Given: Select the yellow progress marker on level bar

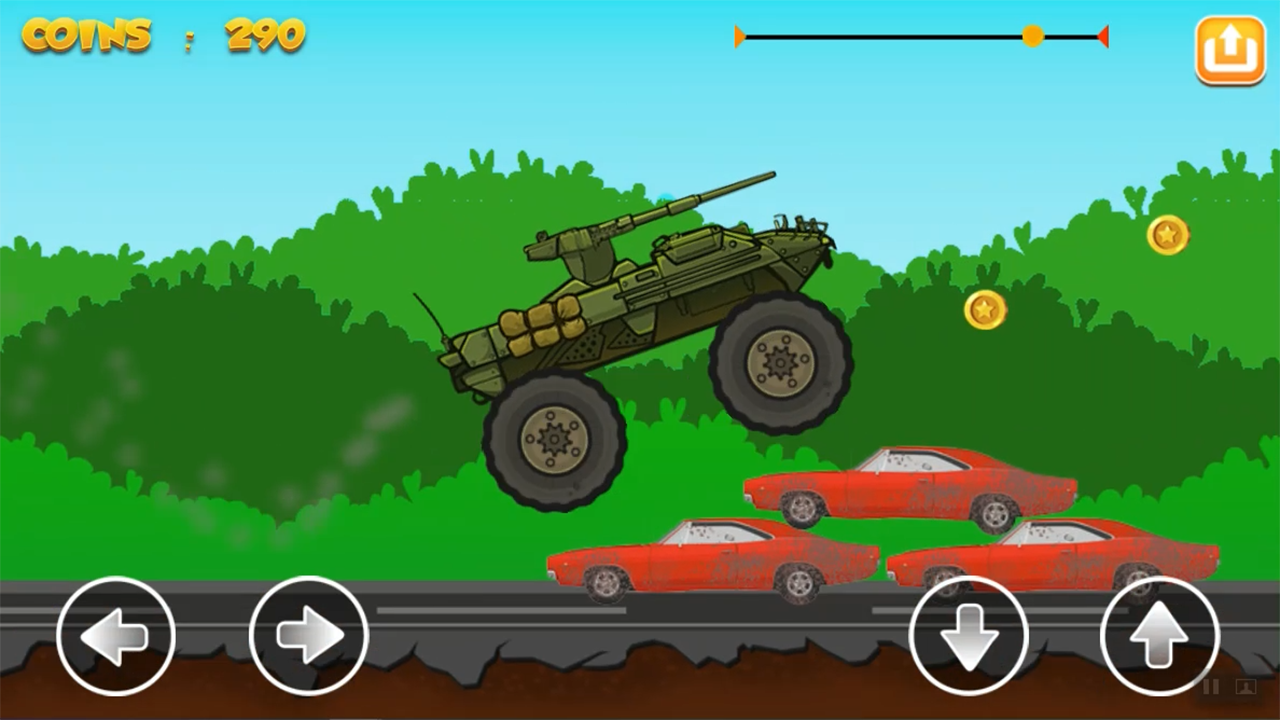Looking at the screenshot, I should pos(1033,37).
